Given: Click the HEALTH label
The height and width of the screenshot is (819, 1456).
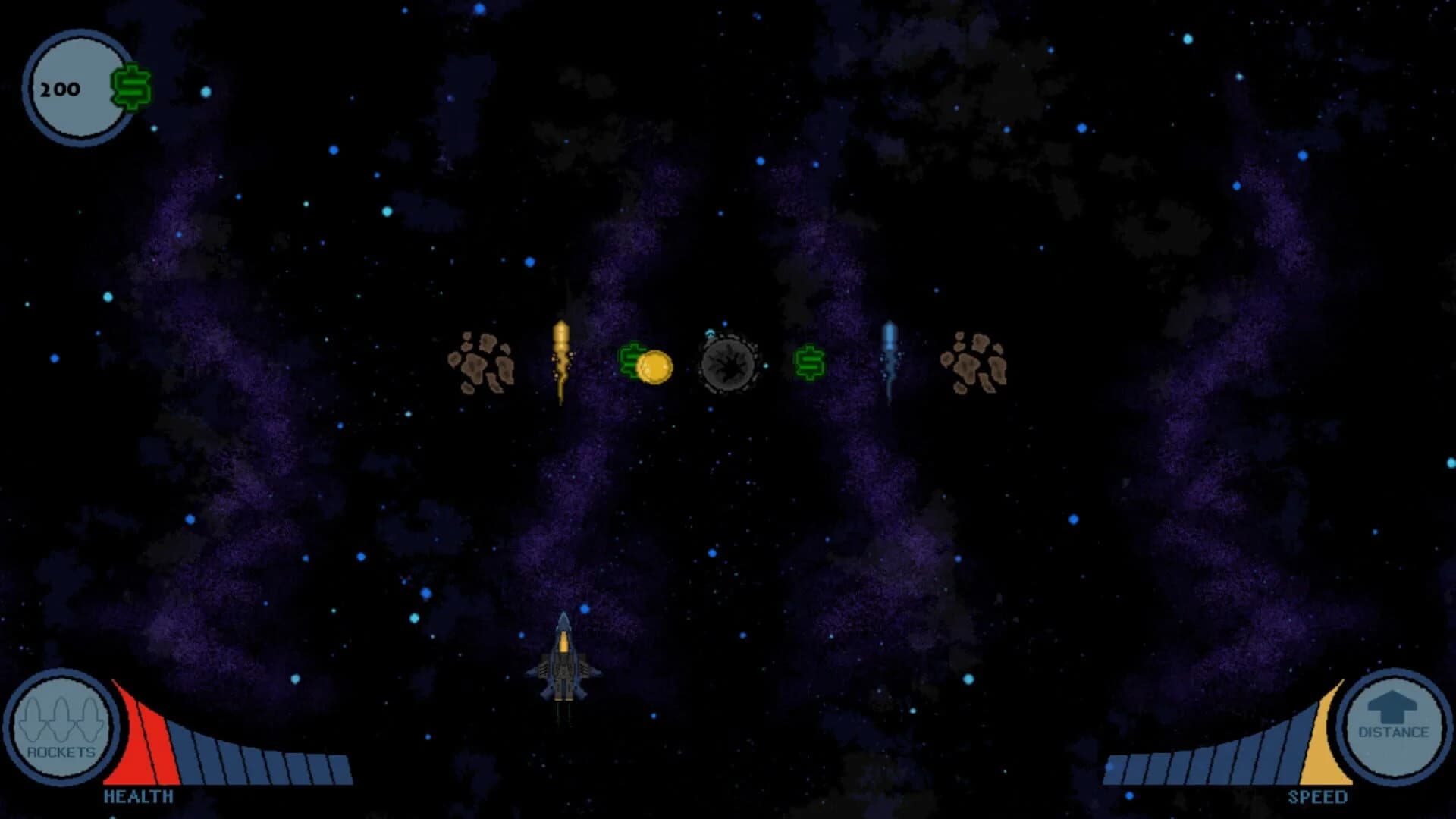Looking at the screenshot, I should coord(139,797).
